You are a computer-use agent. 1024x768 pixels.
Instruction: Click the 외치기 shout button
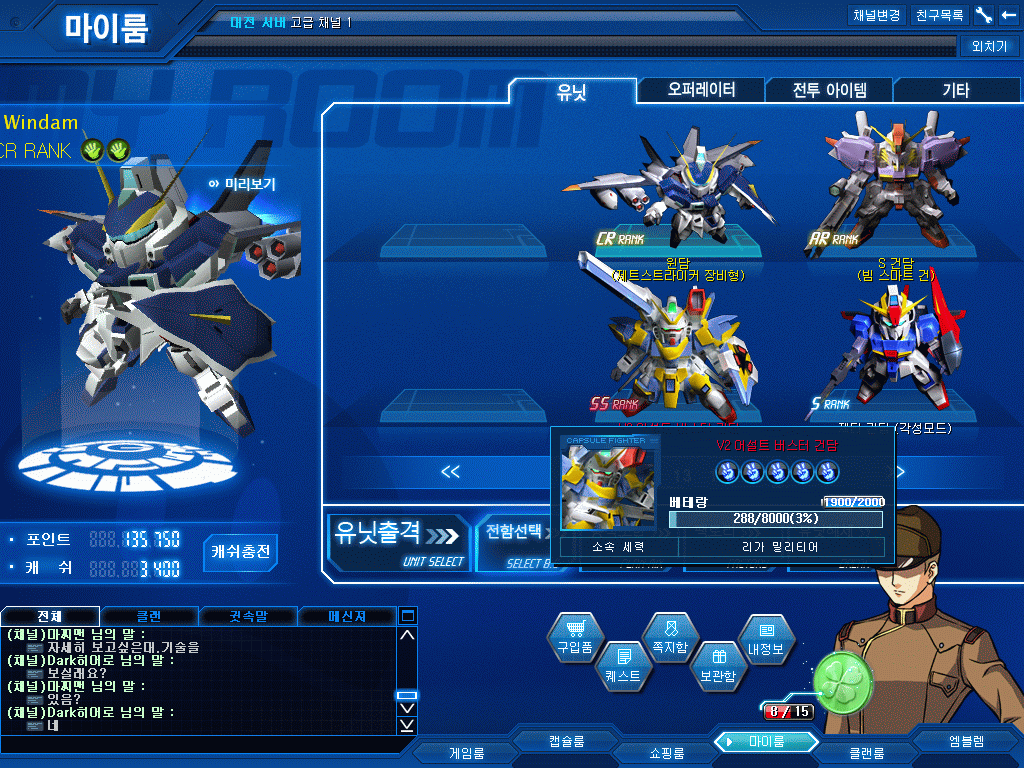pos(988,46)
